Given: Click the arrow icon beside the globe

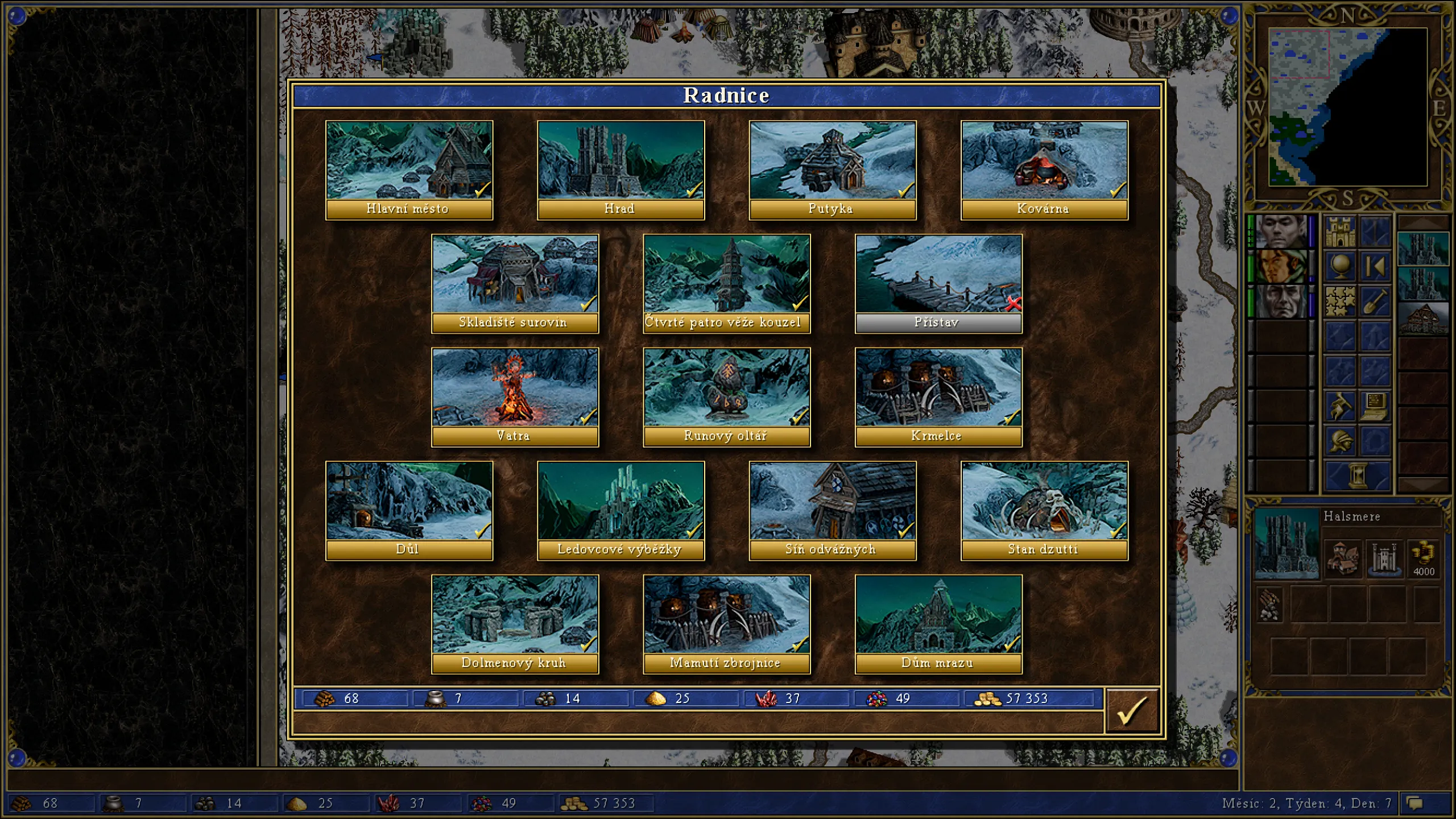Looking at the screenshot, I should (1375, 267).
